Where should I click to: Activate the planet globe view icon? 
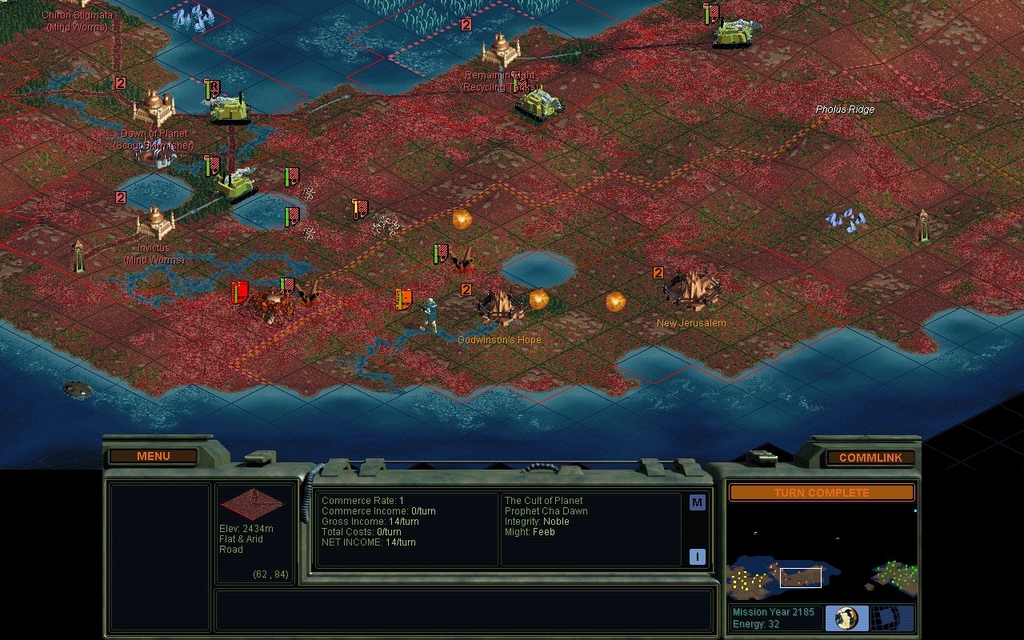click(847, 617)
